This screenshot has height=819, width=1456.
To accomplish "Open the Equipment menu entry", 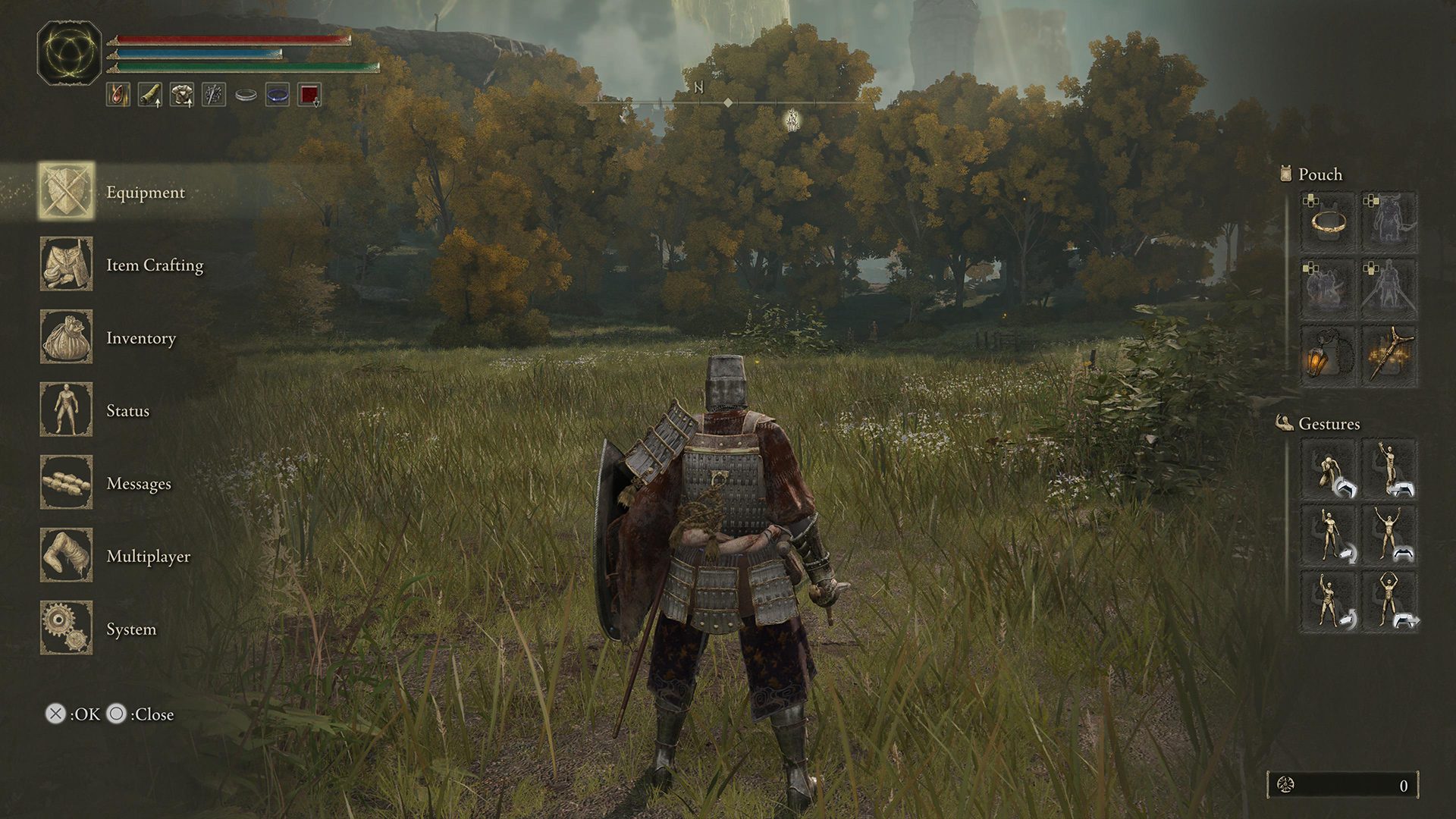I will tap(144, 192).
